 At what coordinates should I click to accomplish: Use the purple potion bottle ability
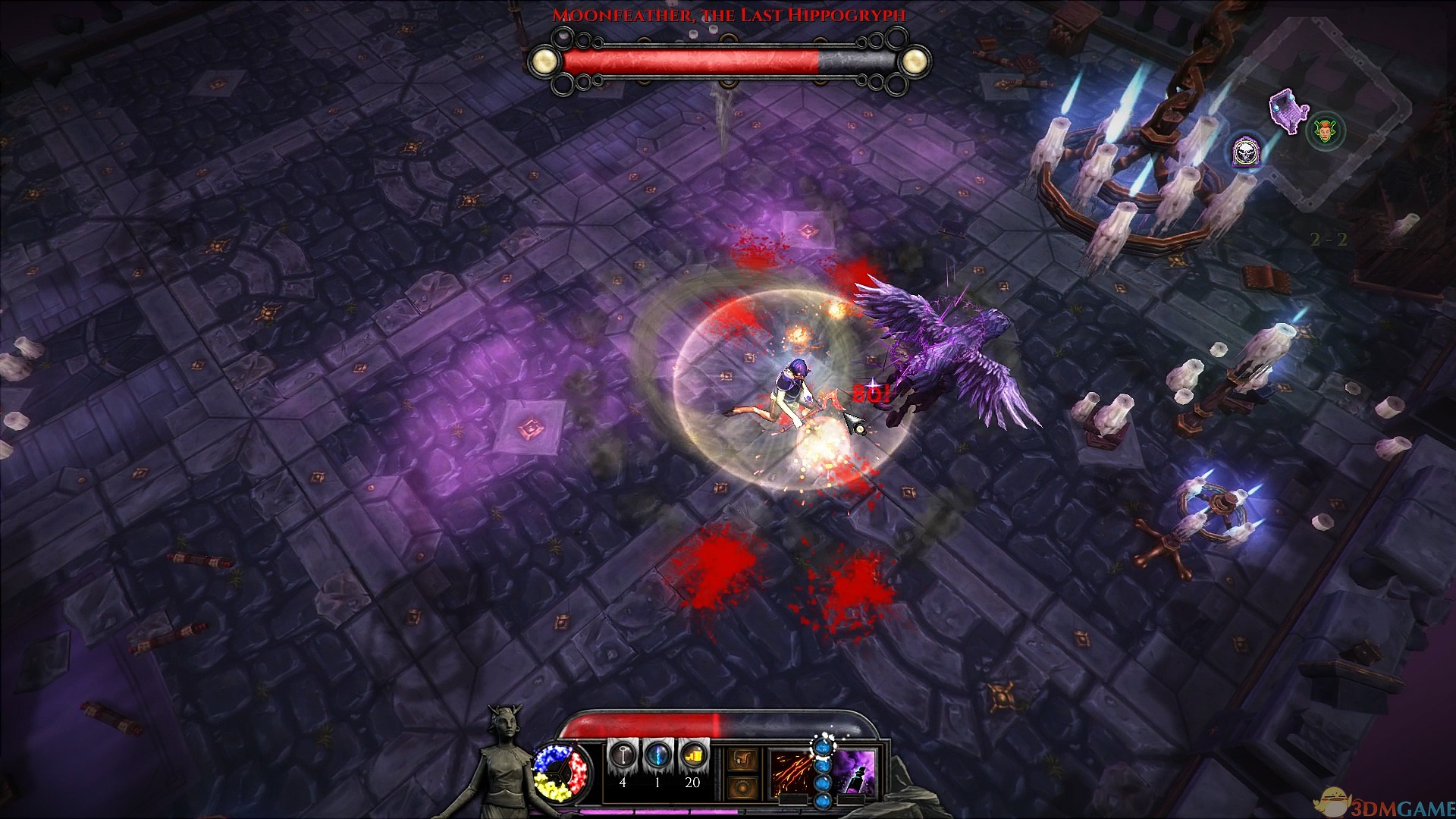tap(856, 773)
